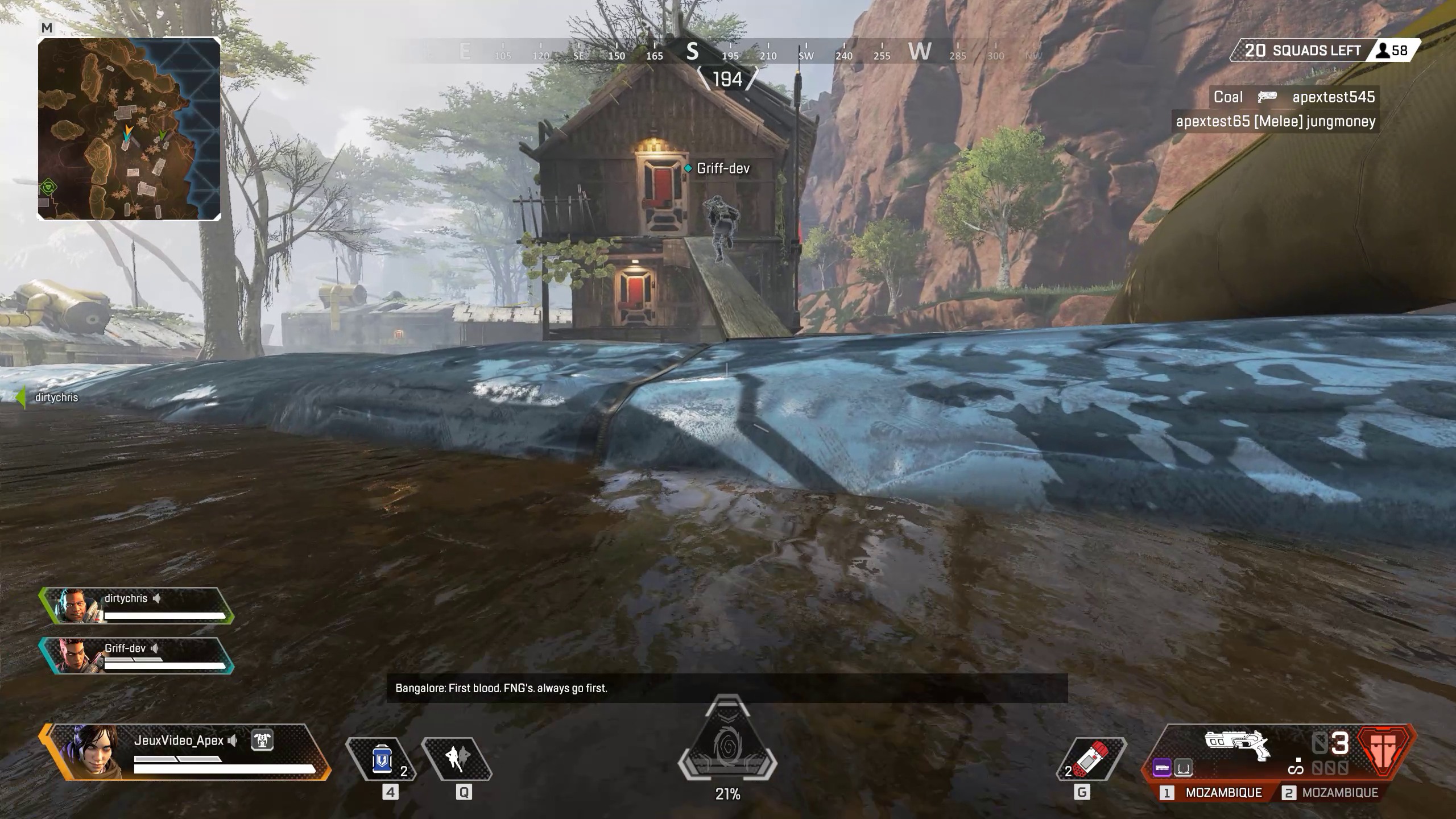Image resolution: width=1456 pixels, height=819 pixels.
Task: Select the shield battery item icon
Action: (381, 759)
